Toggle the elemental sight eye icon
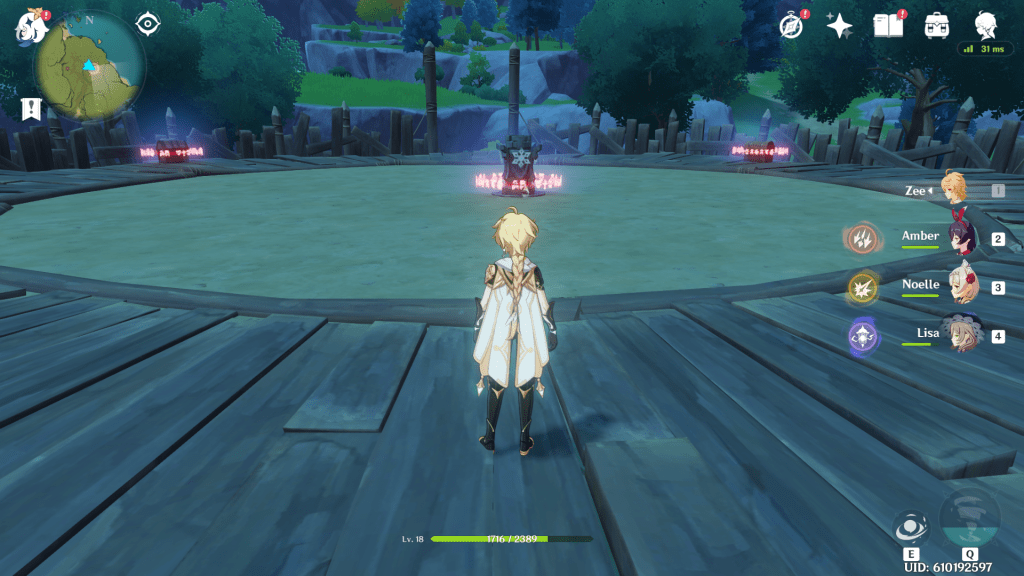 click(148, 24)
